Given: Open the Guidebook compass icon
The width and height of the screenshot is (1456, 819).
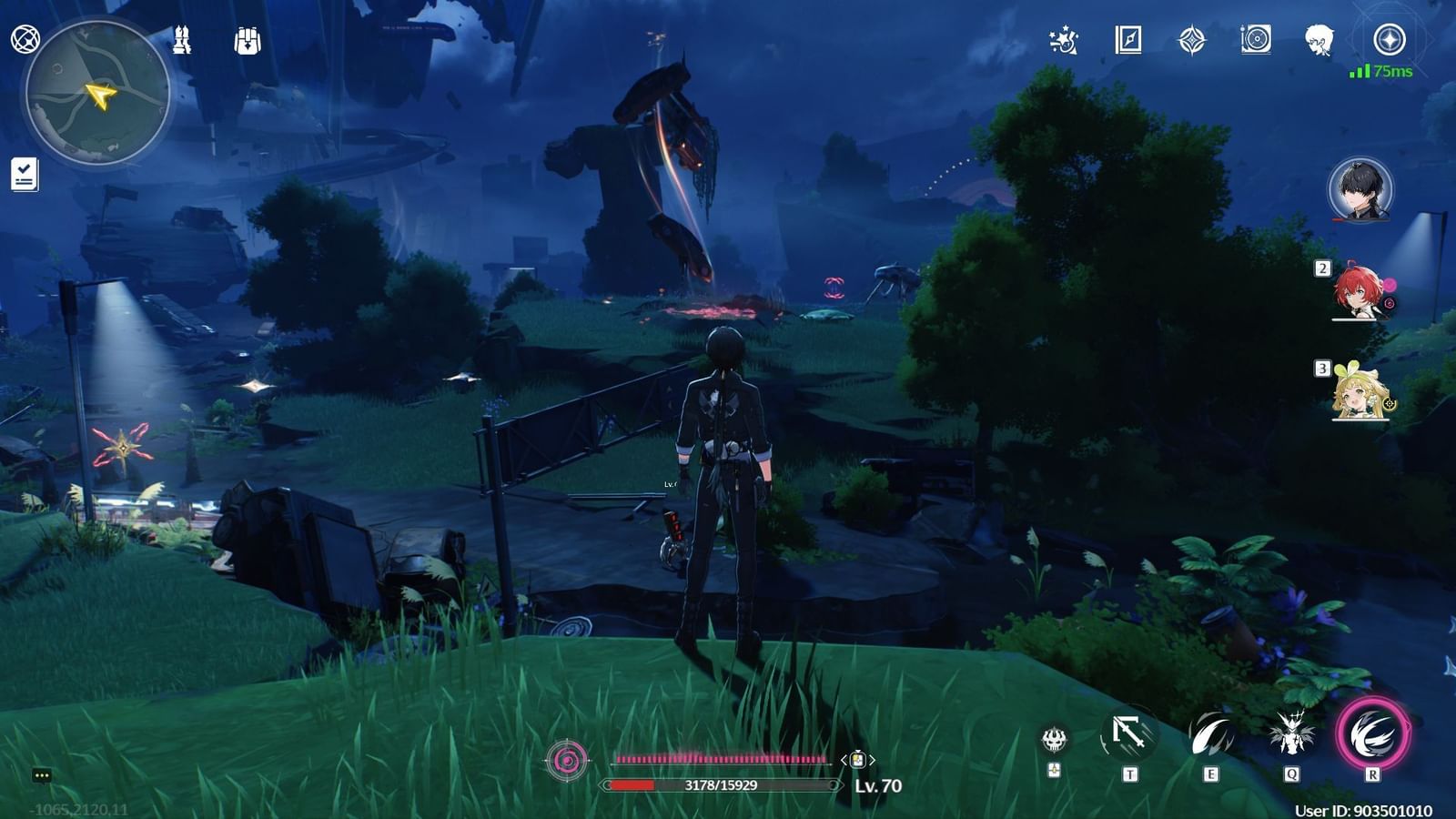Looking at the screenshot, I should point(1130,39).
